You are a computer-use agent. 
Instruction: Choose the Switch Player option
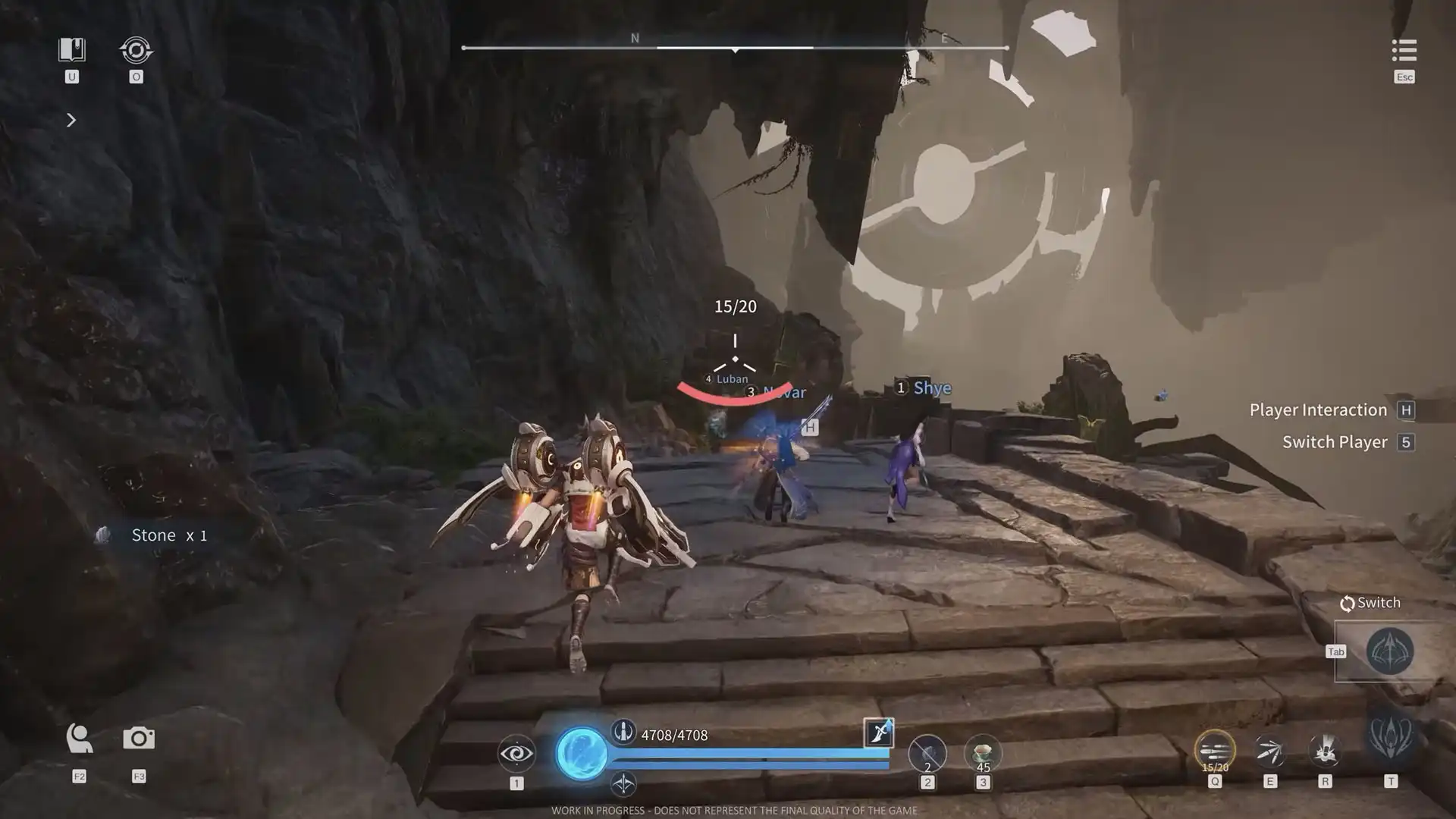pos(1335,442)
